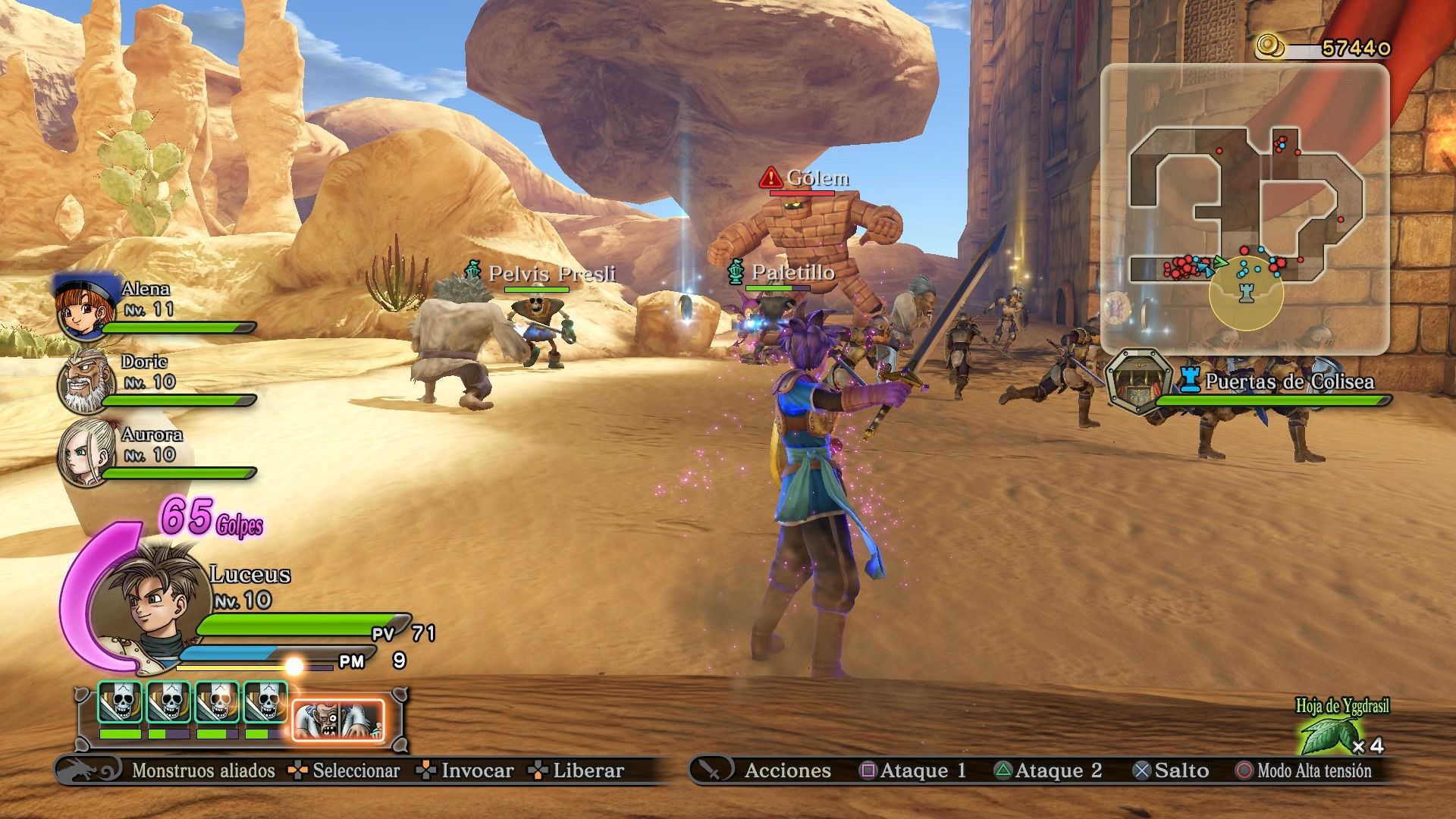Select the first skeleton monster medal
Image resolution: width=1456 pixels, height=819 pixels.
pos(121,702)
